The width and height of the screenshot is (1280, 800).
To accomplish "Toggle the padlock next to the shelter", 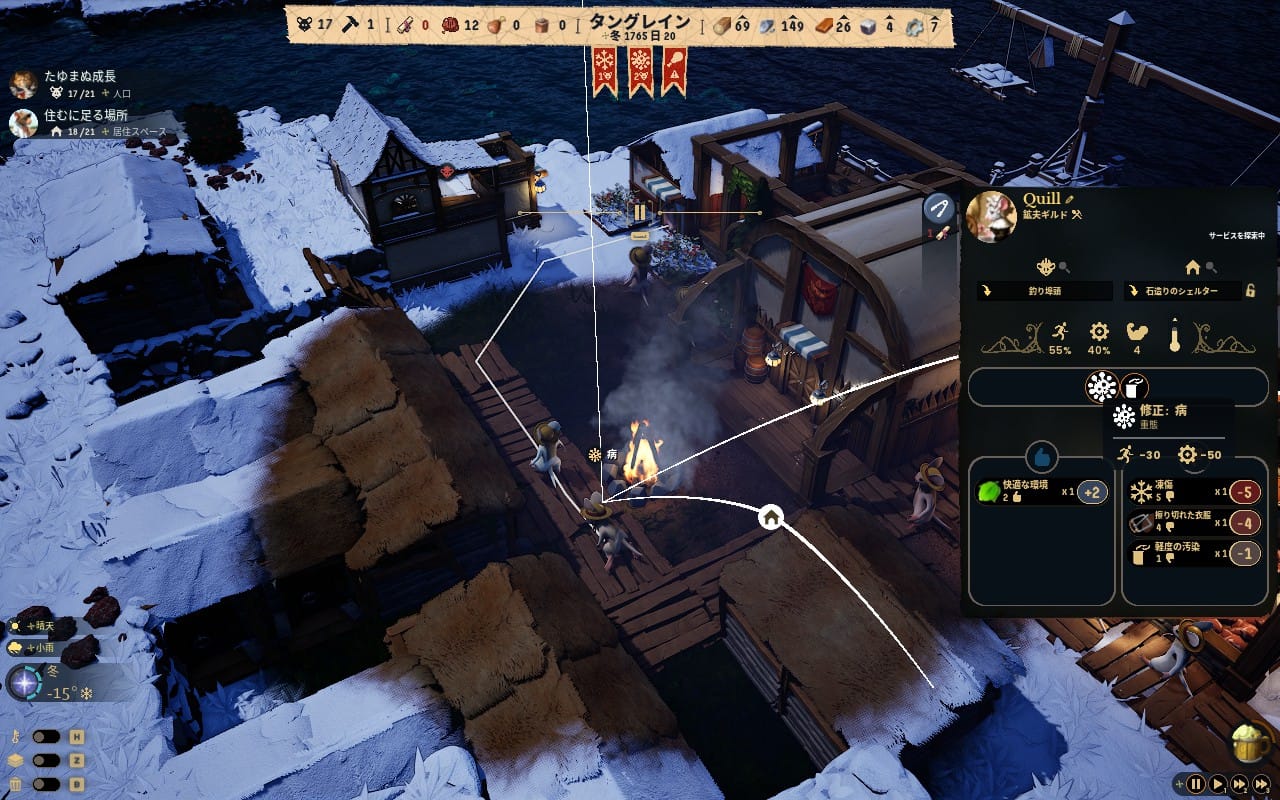I will pyautogui.click(x=1250, y=291).
